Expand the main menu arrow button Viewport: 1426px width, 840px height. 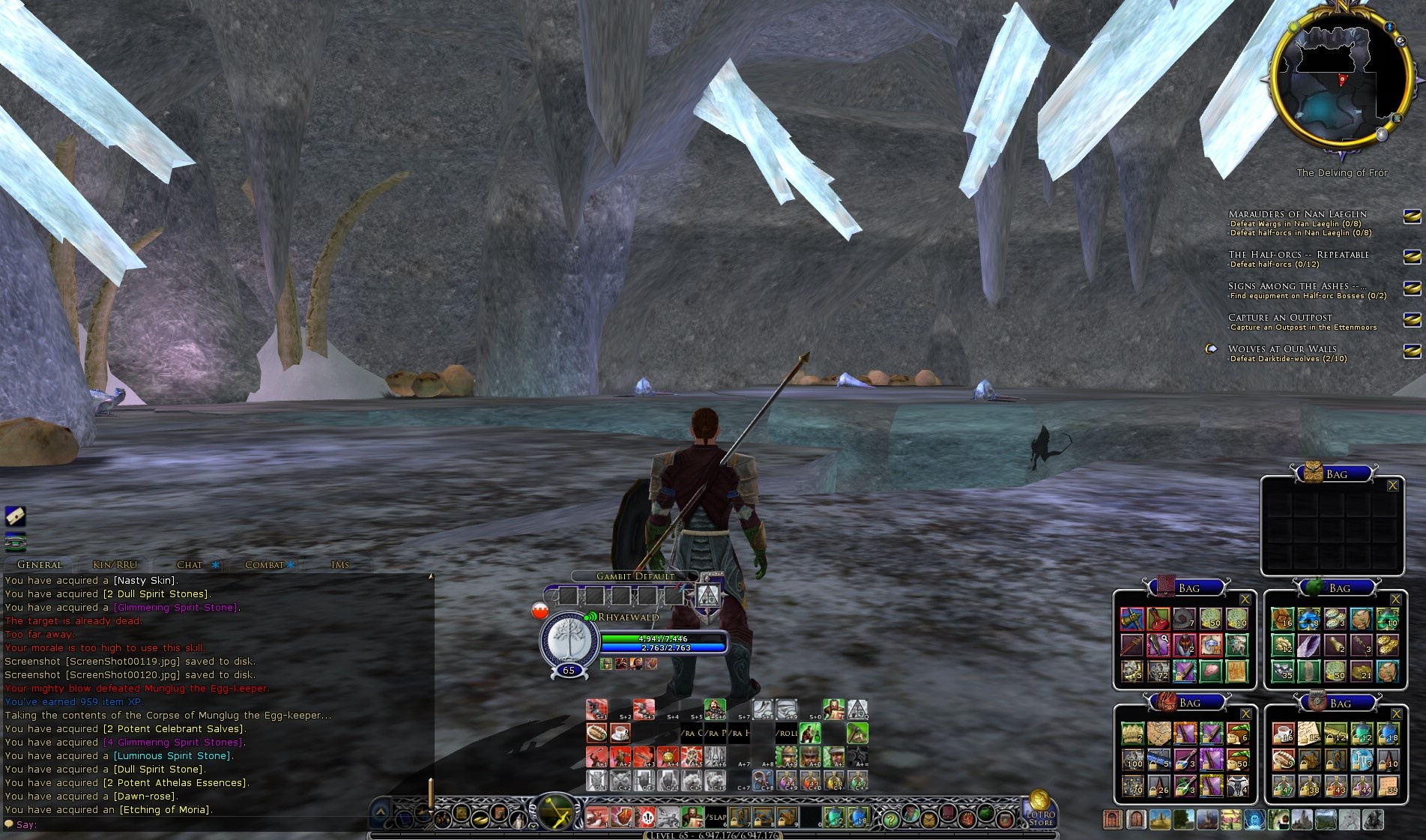click(381, 812)
